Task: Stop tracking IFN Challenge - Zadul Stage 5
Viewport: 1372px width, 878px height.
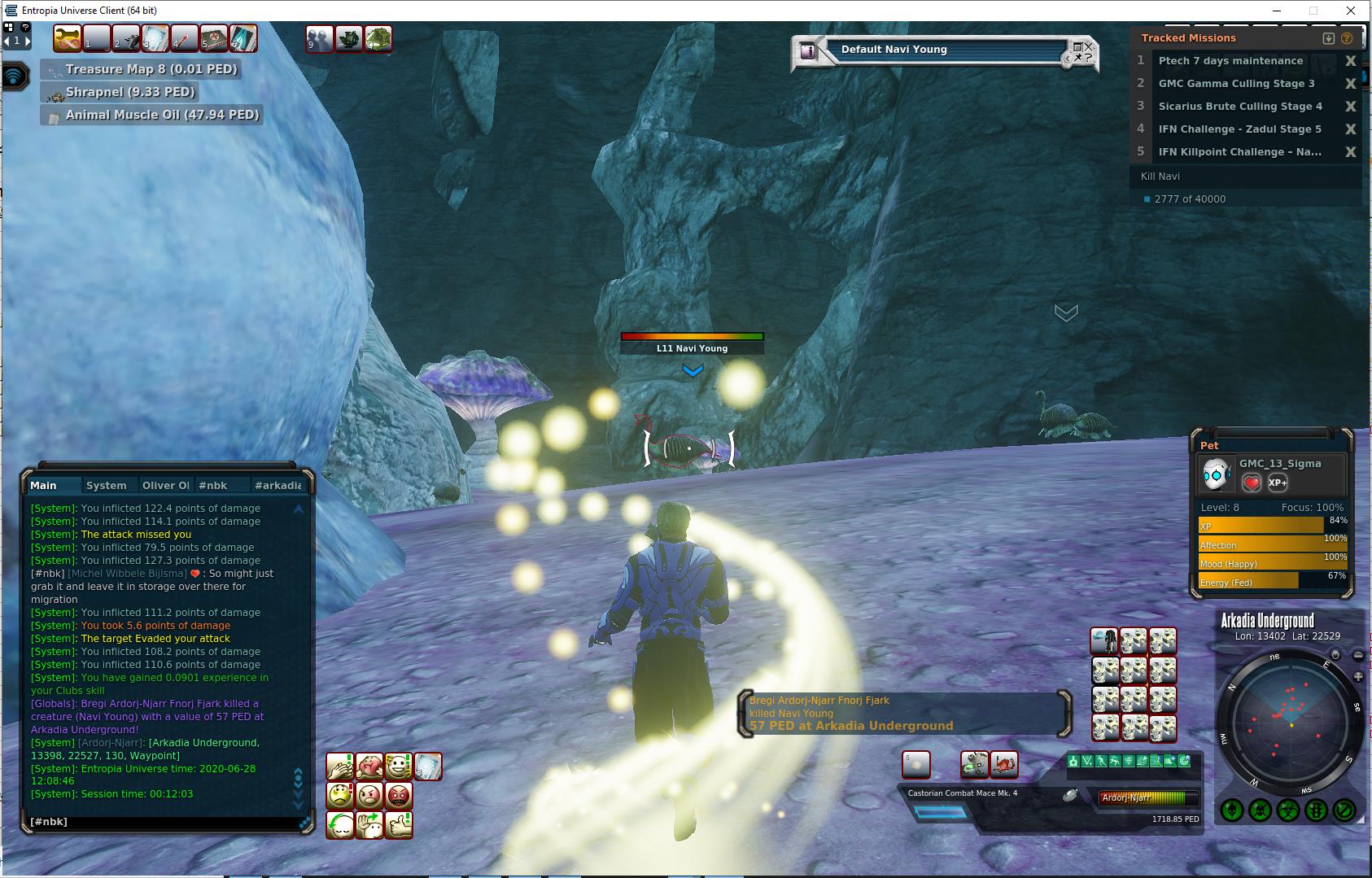Action: [x=1350, y=129]
